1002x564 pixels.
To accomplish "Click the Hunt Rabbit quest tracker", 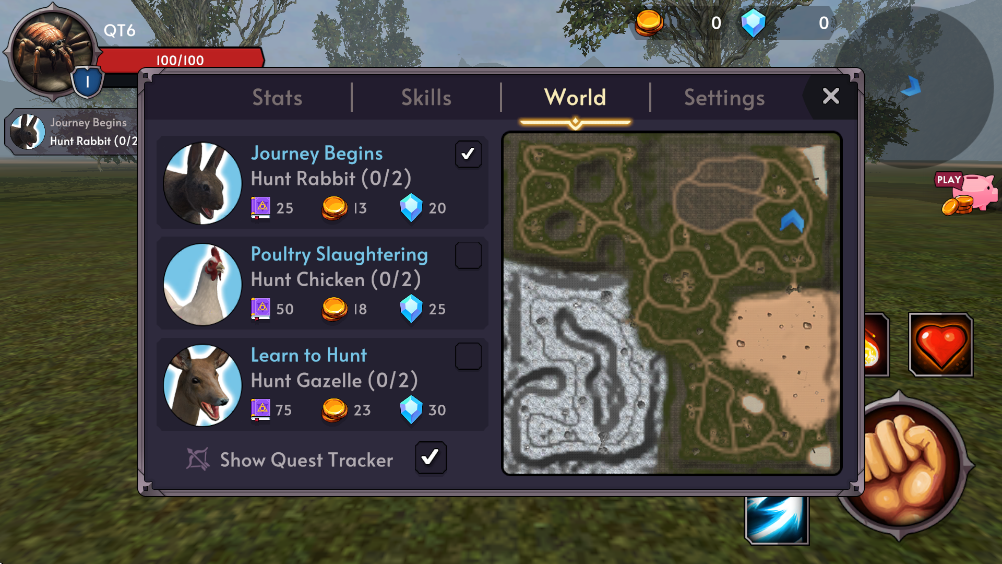I will [72, 132].
